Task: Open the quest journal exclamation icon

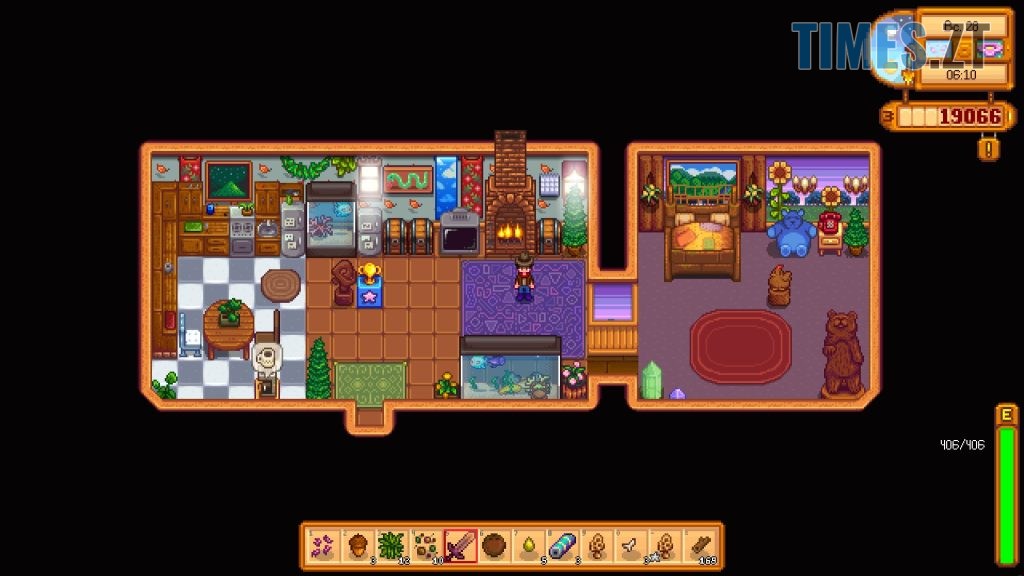Action: click(986, 149)
